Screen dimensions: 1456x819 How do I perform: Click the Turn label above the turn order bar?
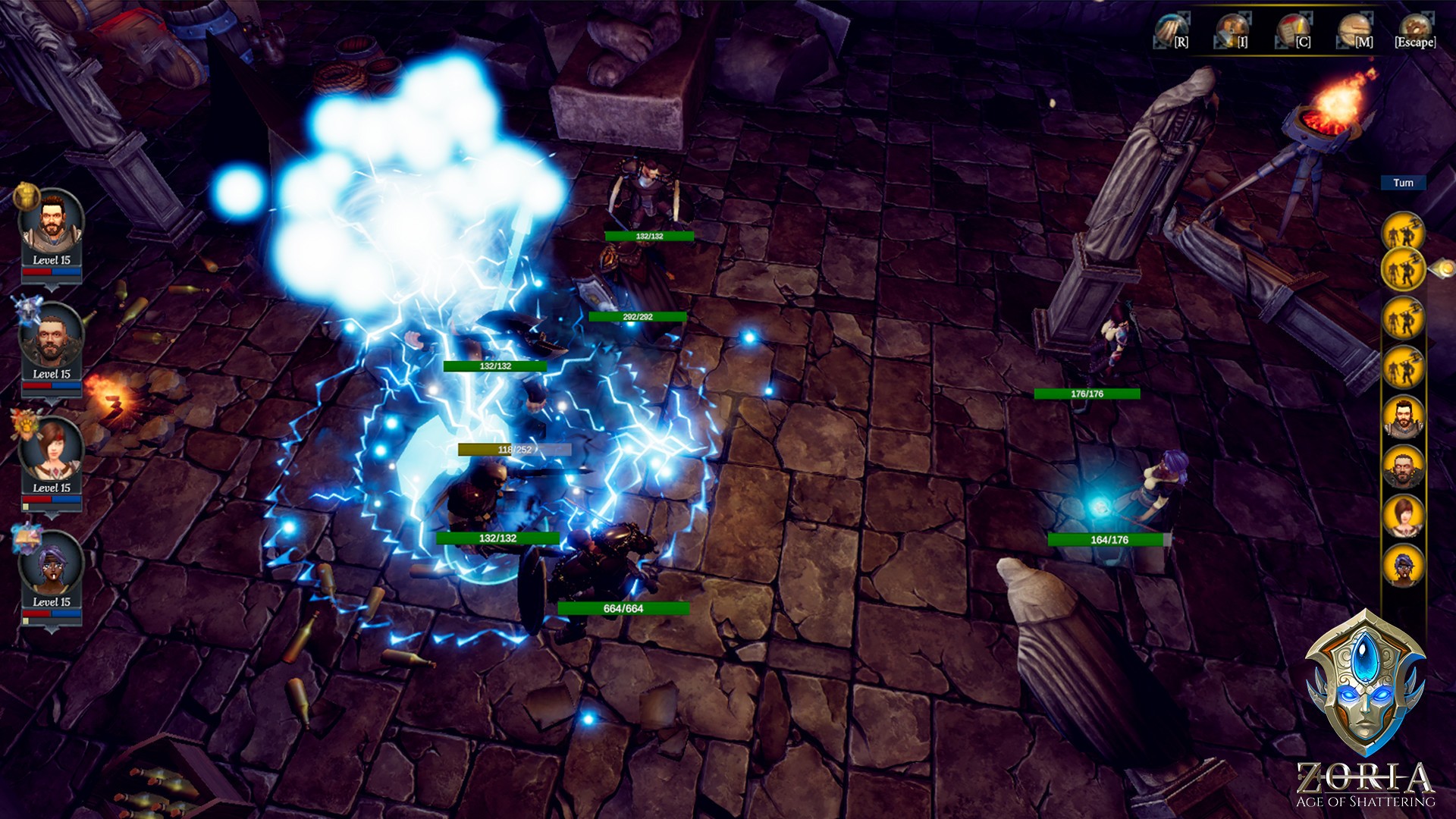coord(1404,183)
